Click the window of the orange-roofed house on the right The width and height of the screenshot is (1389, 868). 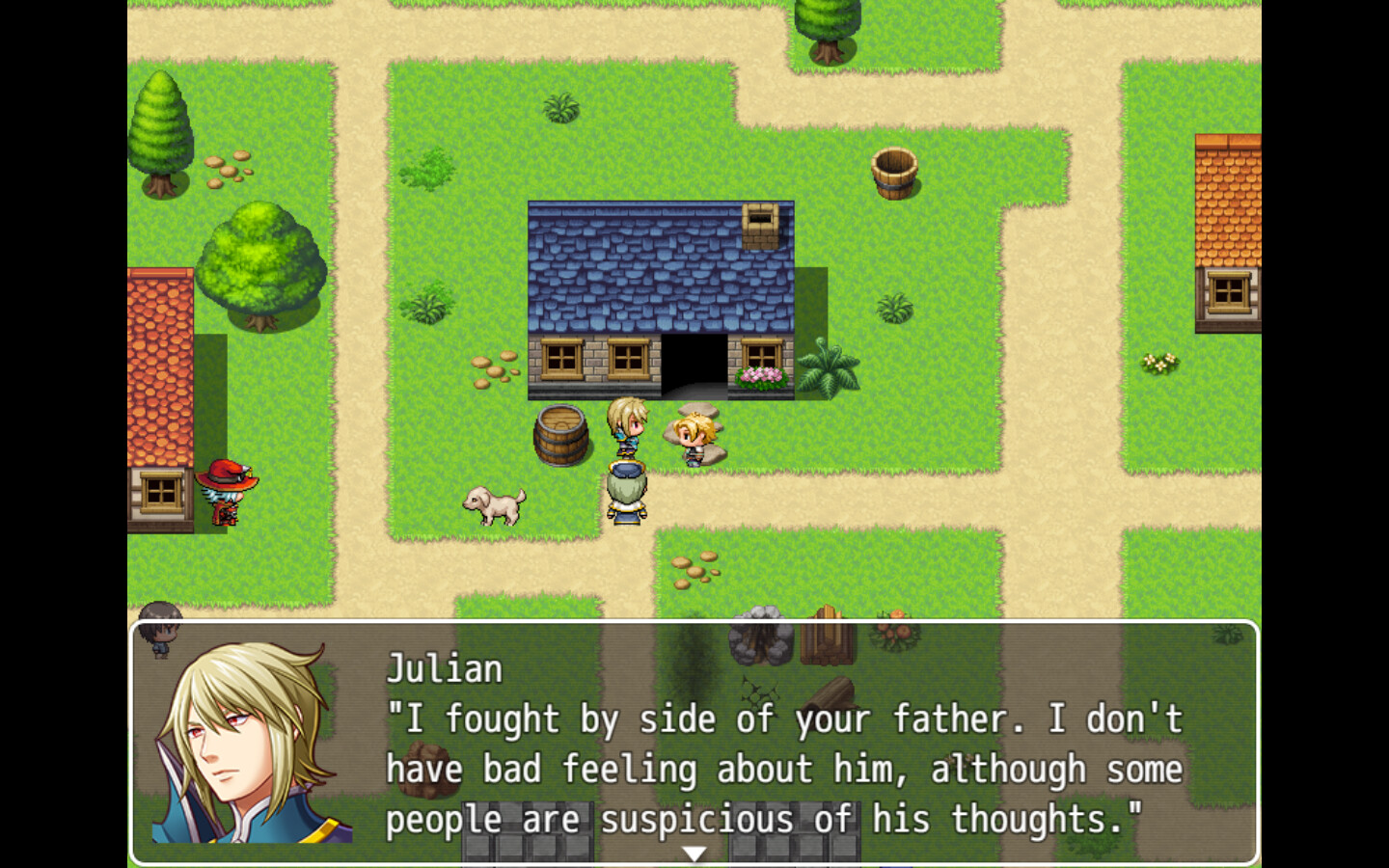click(x=1229, y=287)
